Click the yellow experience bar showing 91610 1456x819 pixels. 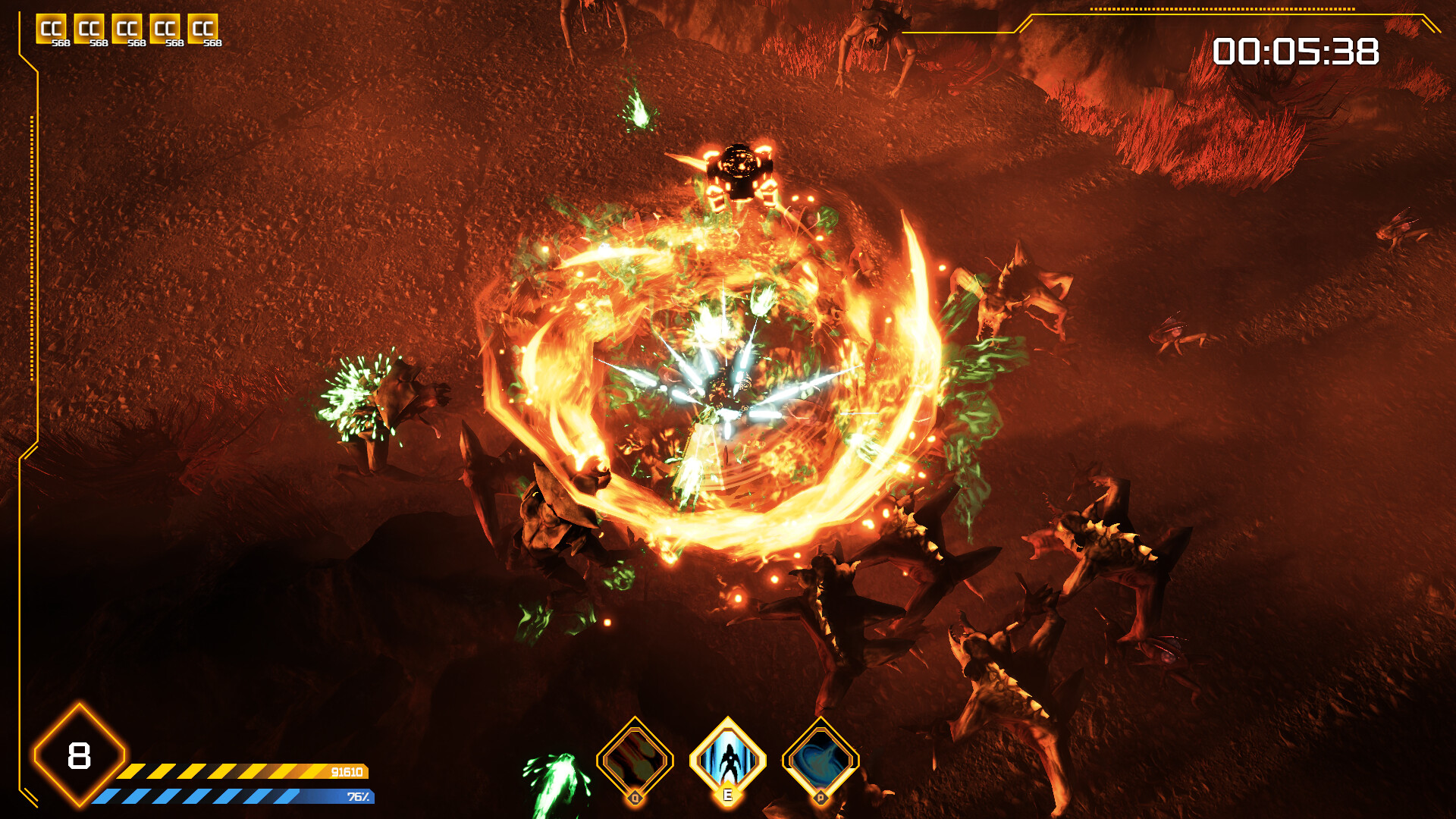(235, 773)
